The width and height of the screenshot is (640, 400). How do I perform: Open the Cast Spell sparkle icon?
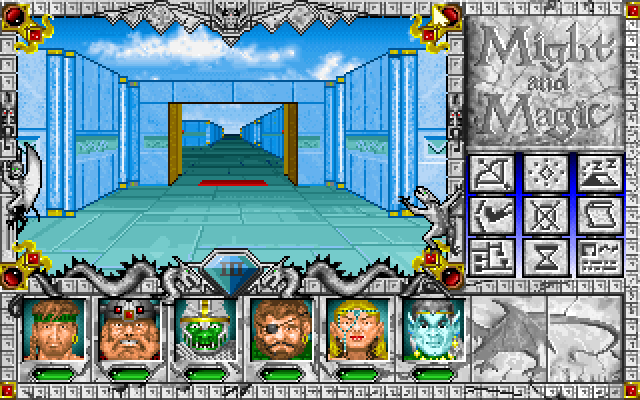pyautogui.click(x=542, y=173)
